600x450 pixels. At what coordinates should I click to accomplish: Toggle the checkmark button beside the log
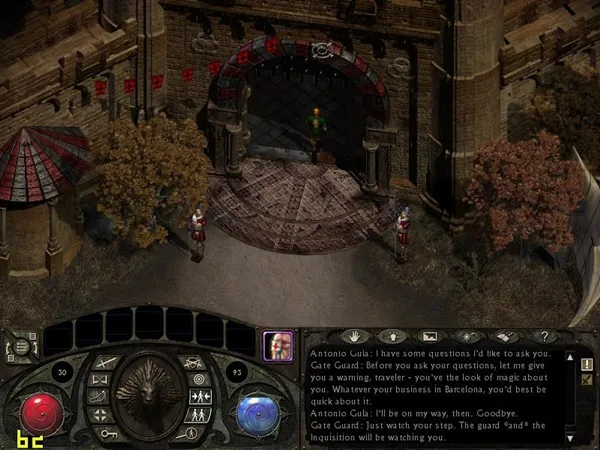[x=587, y=380]
